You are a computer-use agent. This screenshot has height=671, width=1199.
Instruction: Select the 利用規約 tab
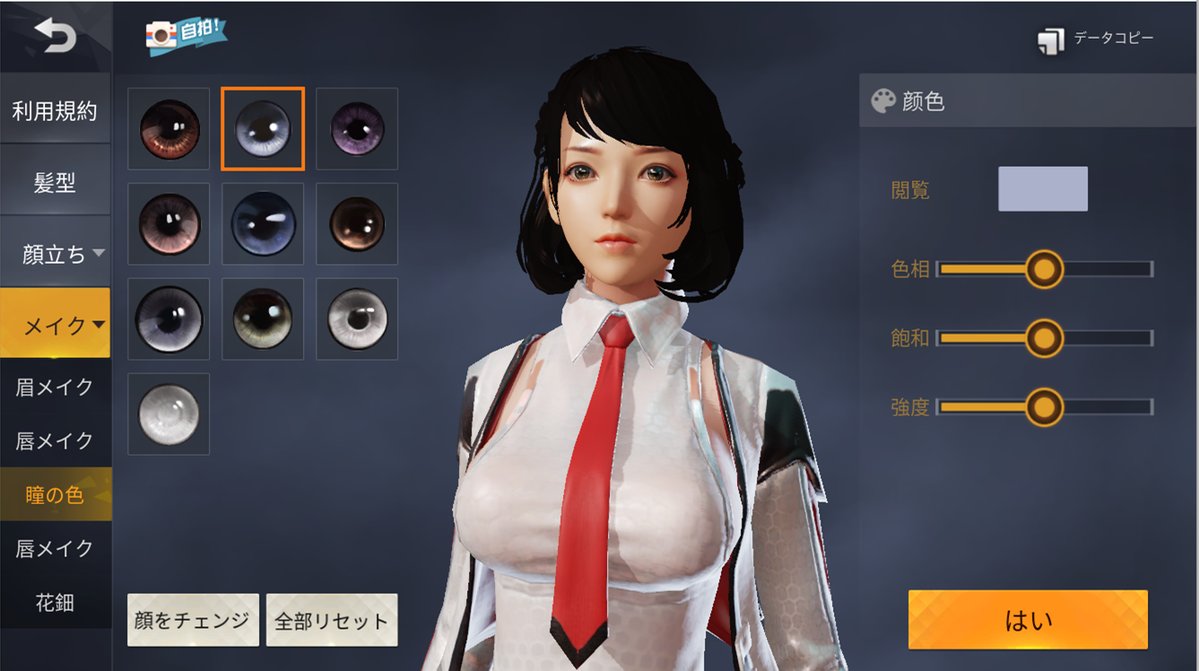click(x=55, y=111)
